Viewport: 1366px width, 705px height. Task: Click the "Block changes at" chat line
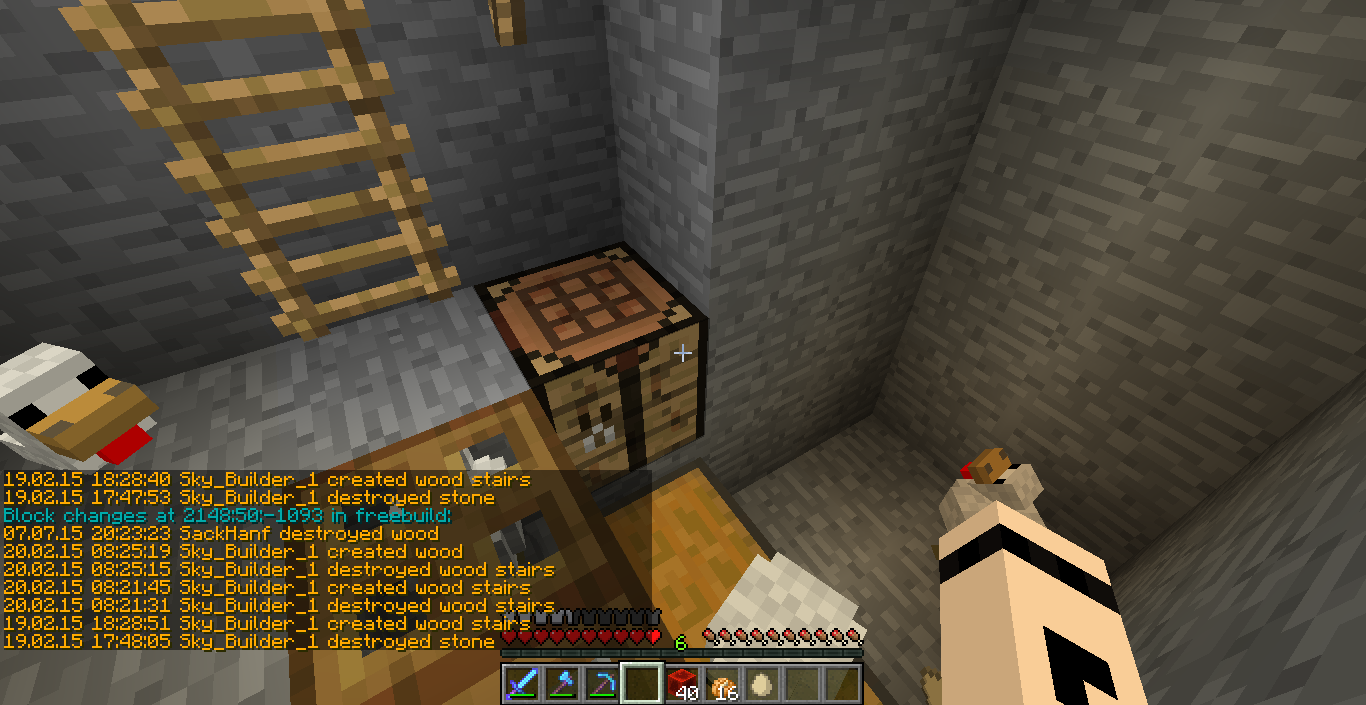coord(228,515)
